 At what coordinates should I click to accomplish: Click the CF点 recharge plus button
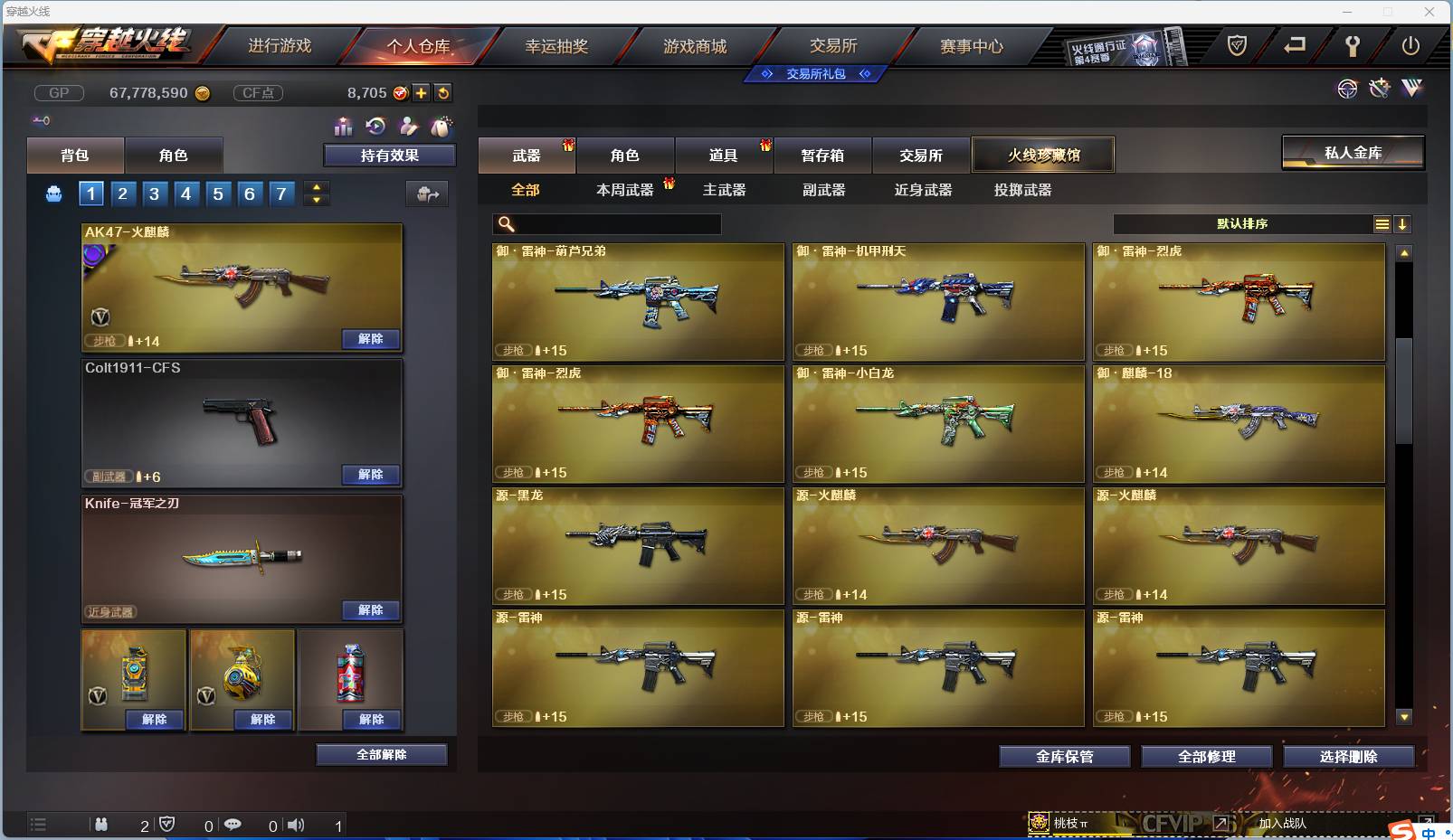coord(422,91)
